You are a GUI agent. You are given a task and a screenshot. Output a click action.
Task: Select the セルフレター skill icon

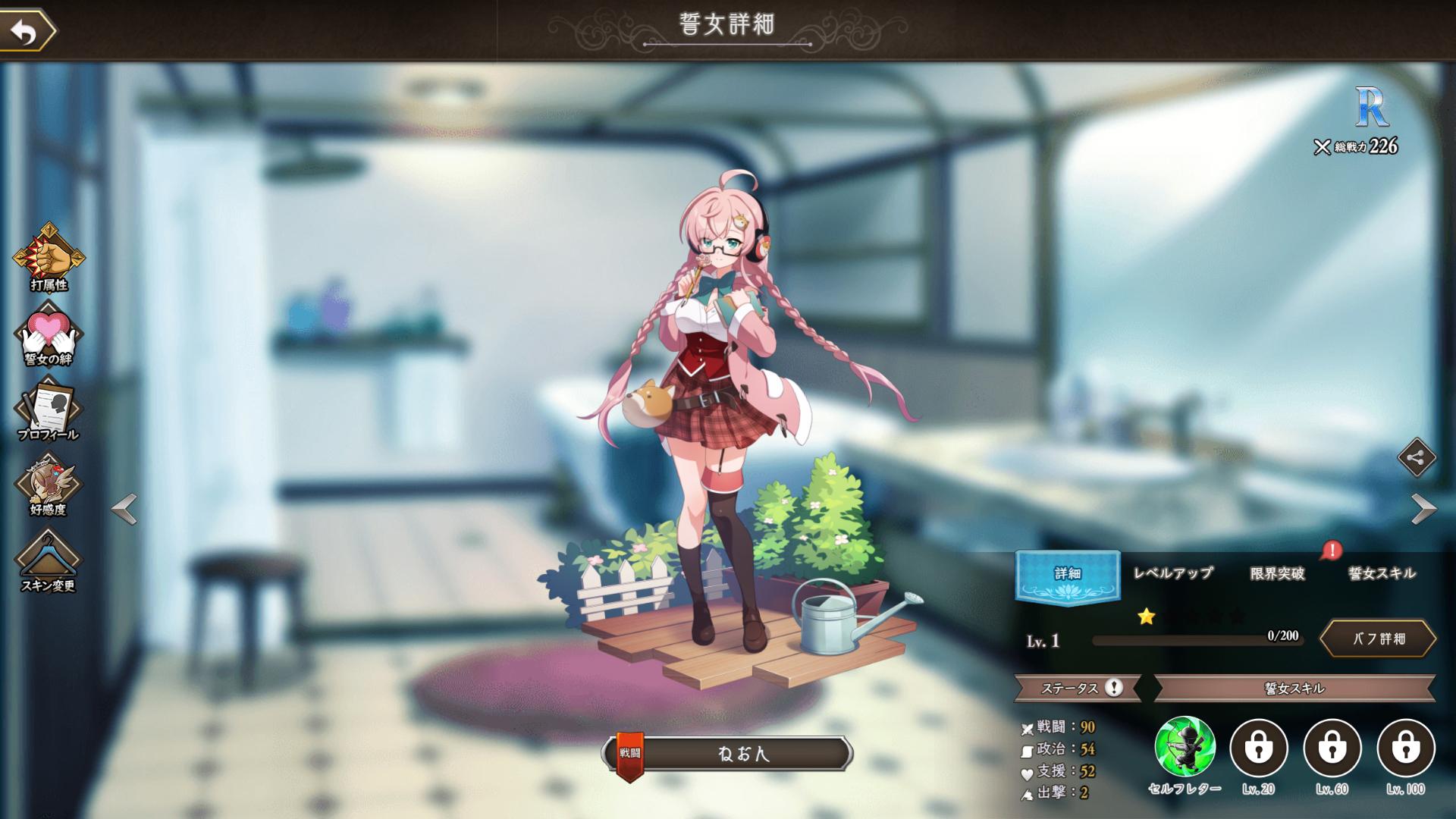coord(1185,748)
